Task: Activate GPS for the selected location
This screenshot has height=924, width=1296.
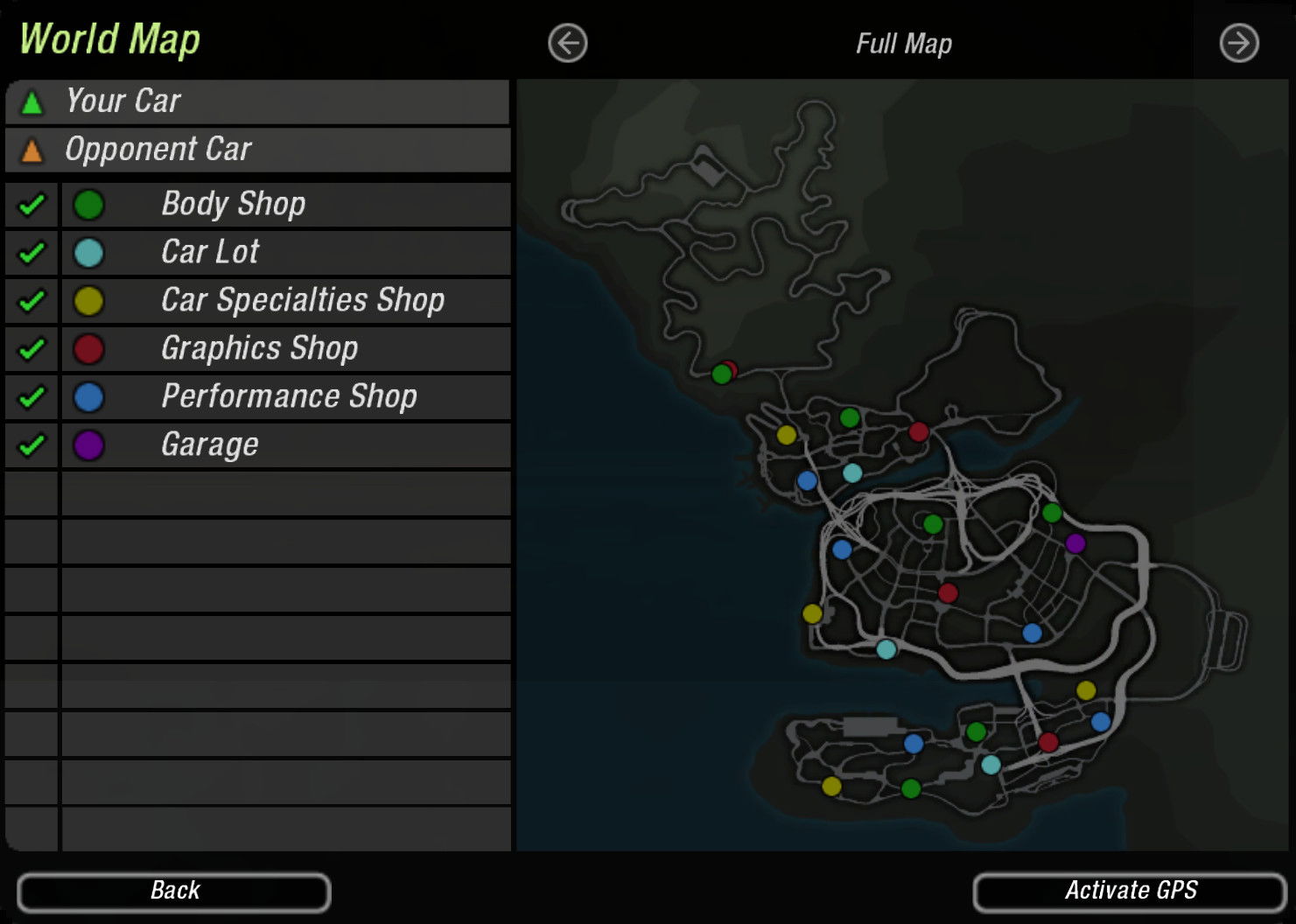Action: click(x=1130, y=892)
